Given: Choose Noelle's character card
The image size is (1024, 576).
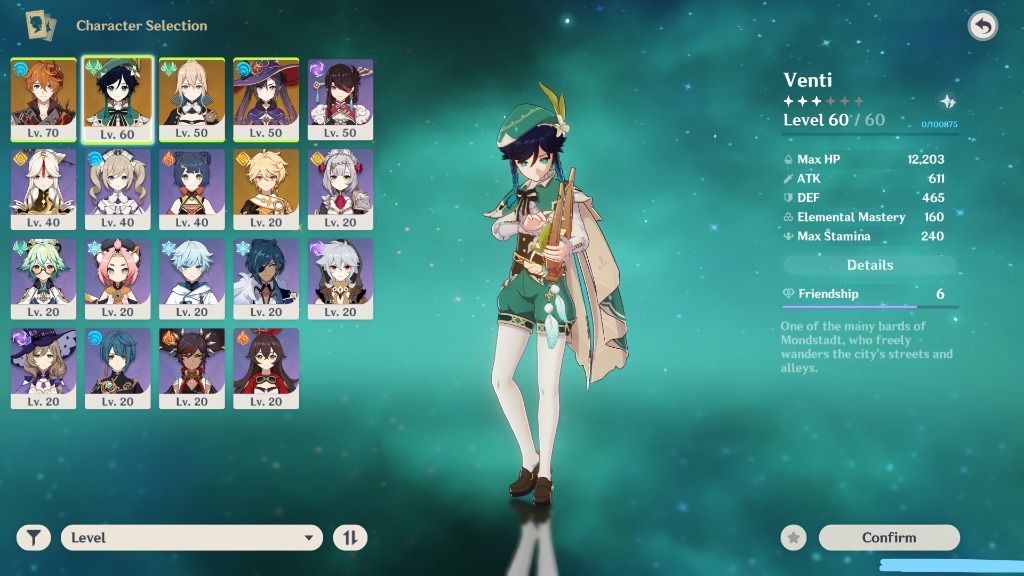Looking at the screenshot, I should click(x=340, y=189).
